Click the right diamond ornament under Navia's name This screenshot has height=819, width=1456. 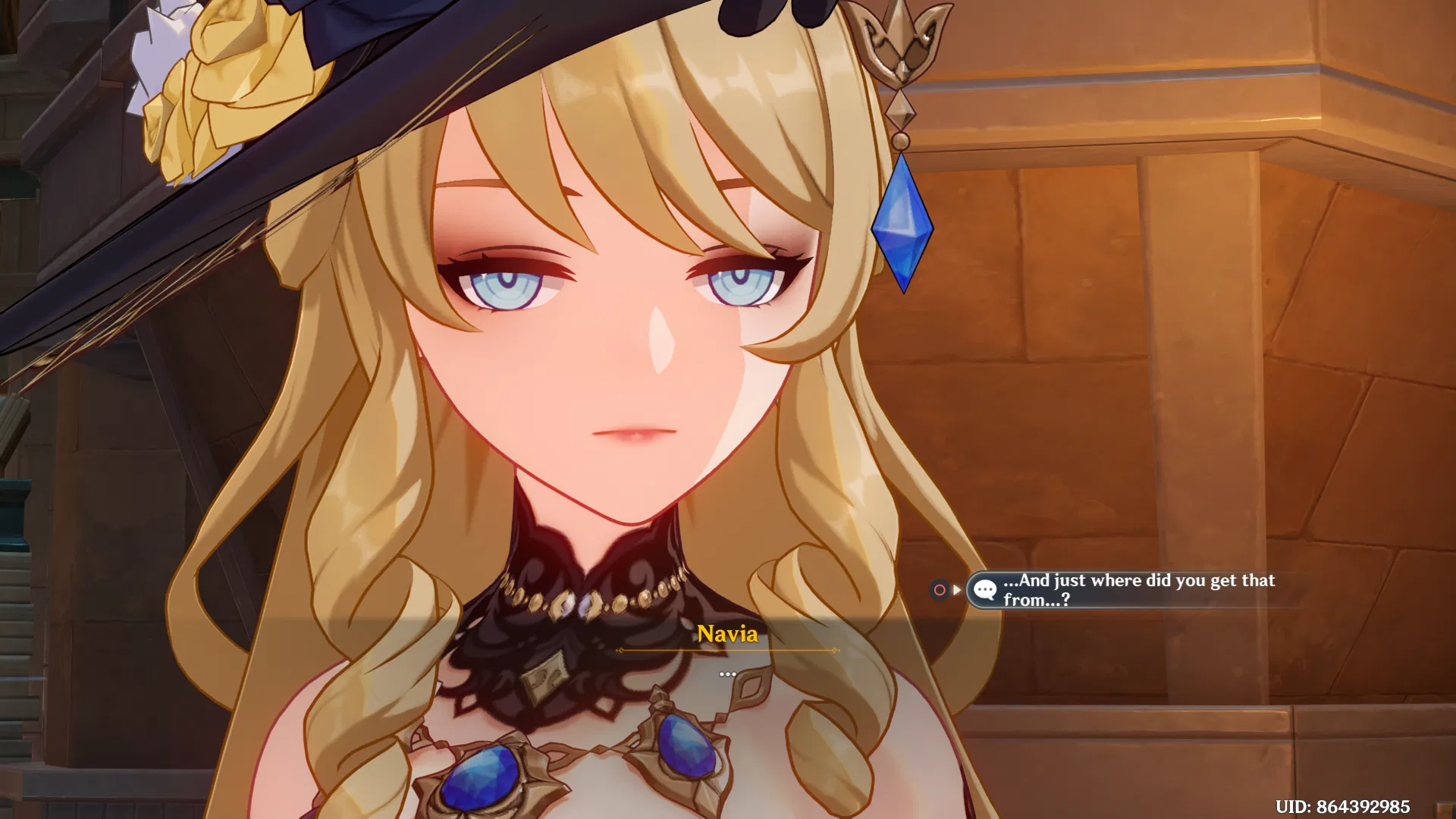point(836,650)
